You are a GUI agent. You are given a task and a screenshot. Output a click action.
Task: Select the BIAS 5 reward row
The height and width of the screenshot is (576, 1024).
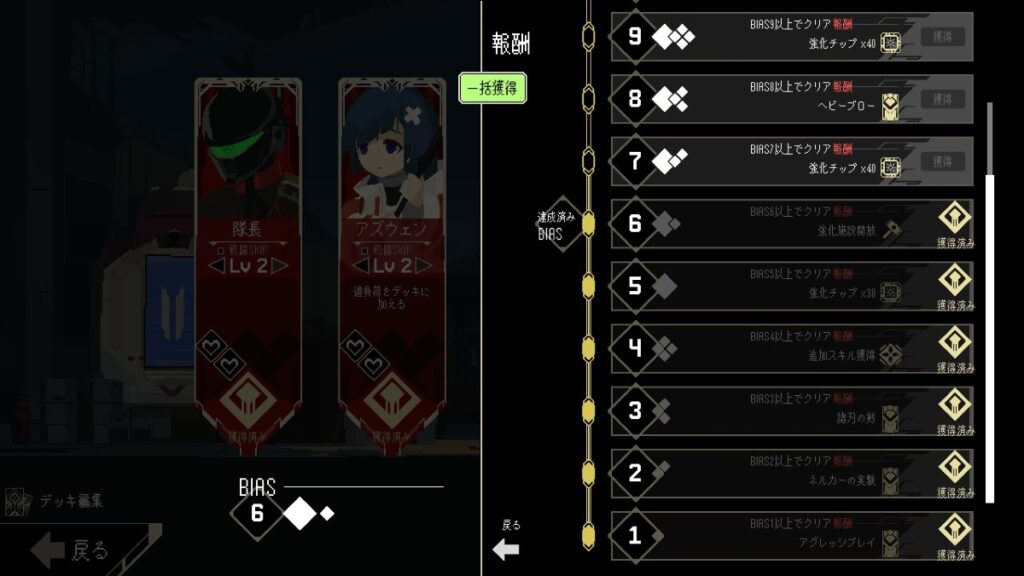click(792, 286)
